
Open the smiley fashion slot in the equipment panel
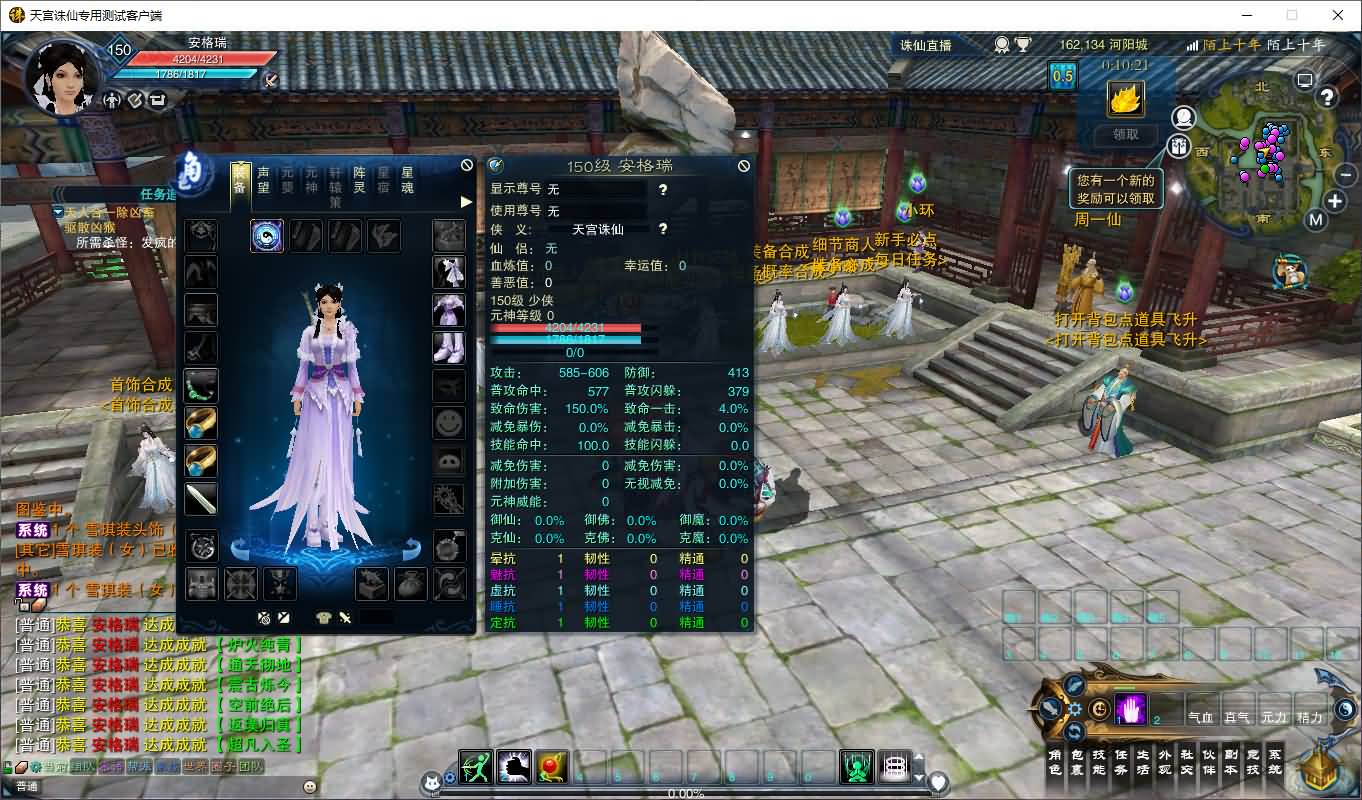(448, 423)
